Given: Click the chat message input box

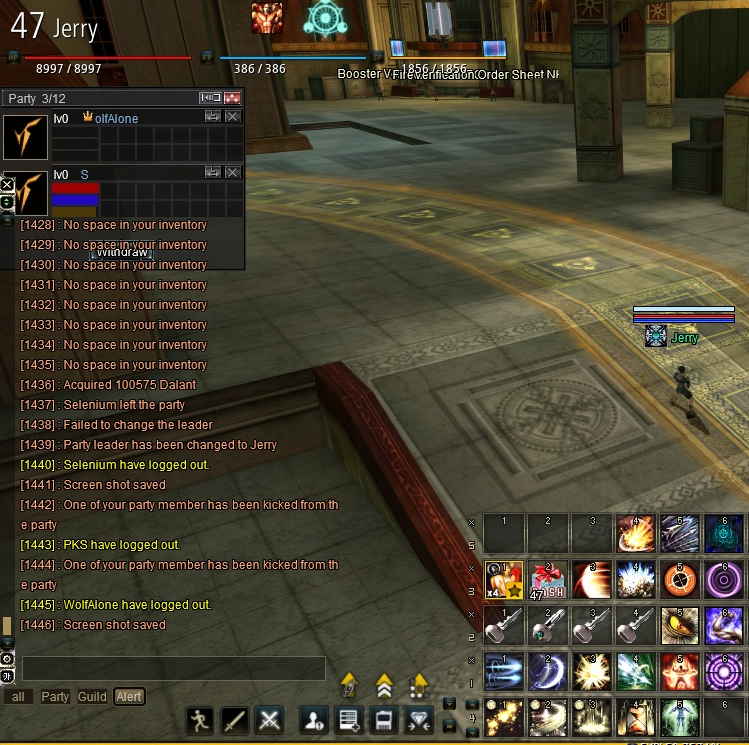Looking at the screenshot, I should [174, 668].
